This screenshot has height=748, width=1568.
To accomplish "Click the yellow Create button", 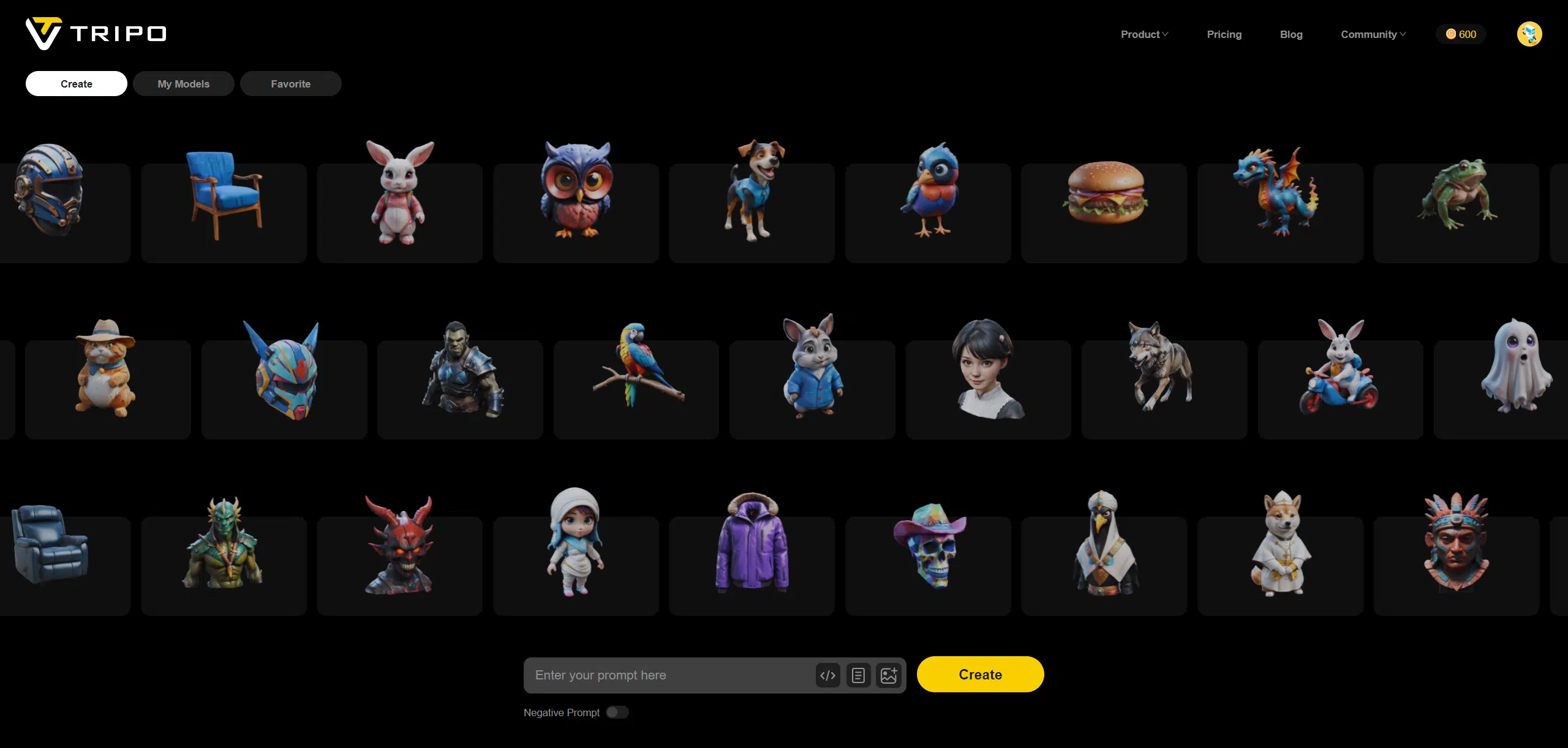I will [x=979, y=675].
